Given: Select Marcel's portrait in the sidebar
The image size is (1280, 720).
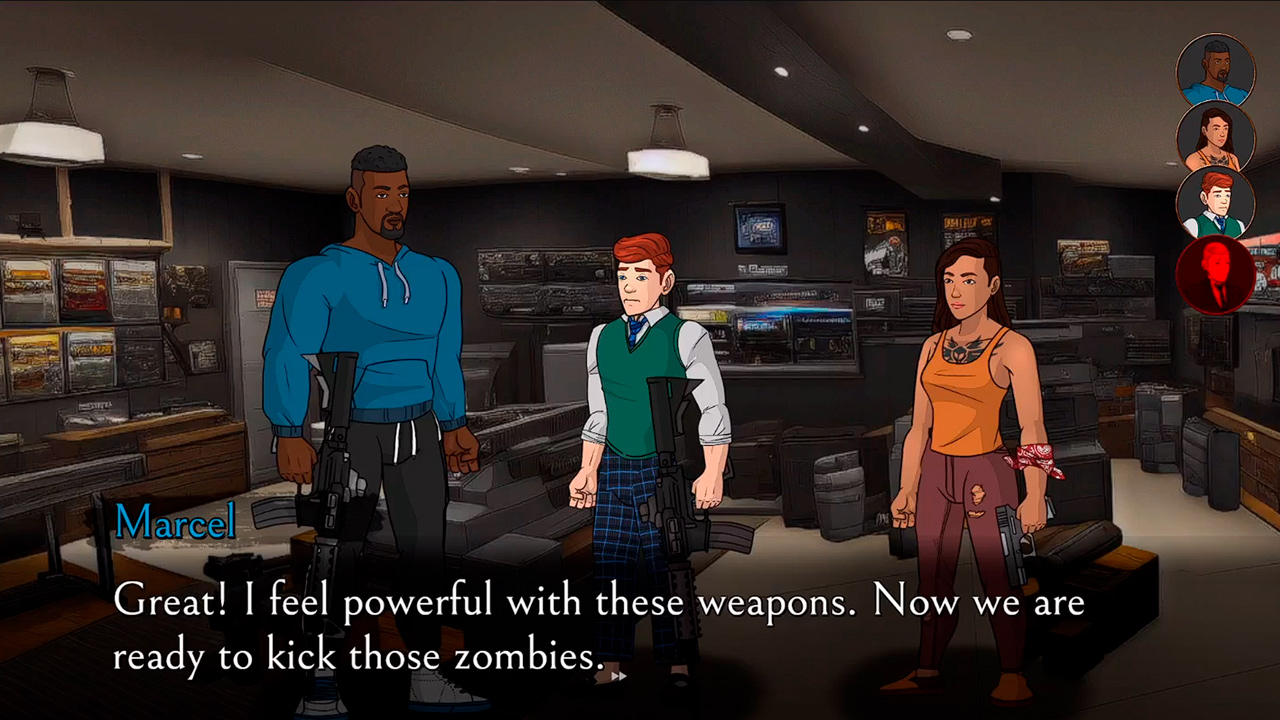Looking at the screenshot, I should click(1217, 70).
